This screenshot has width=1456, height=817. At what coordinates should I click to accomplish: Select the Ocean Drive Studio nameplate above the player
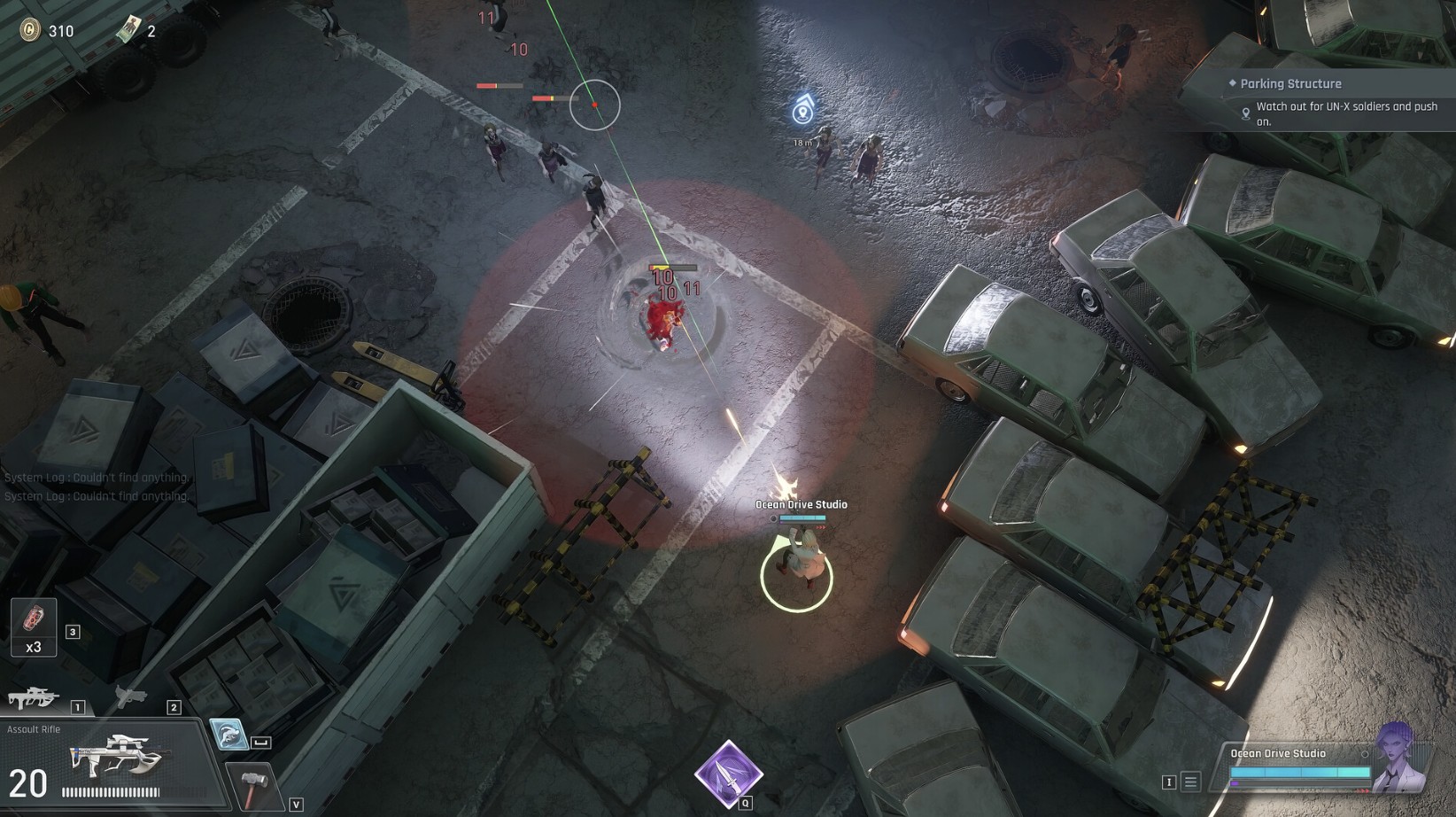pyautogui.click(x=800, y=503)
